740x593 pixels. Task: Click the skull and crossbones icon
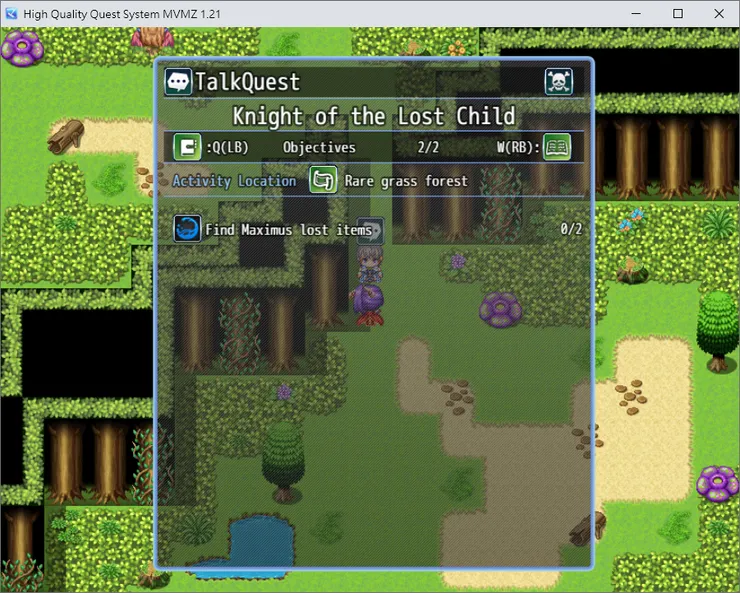(x=558, y=82)
